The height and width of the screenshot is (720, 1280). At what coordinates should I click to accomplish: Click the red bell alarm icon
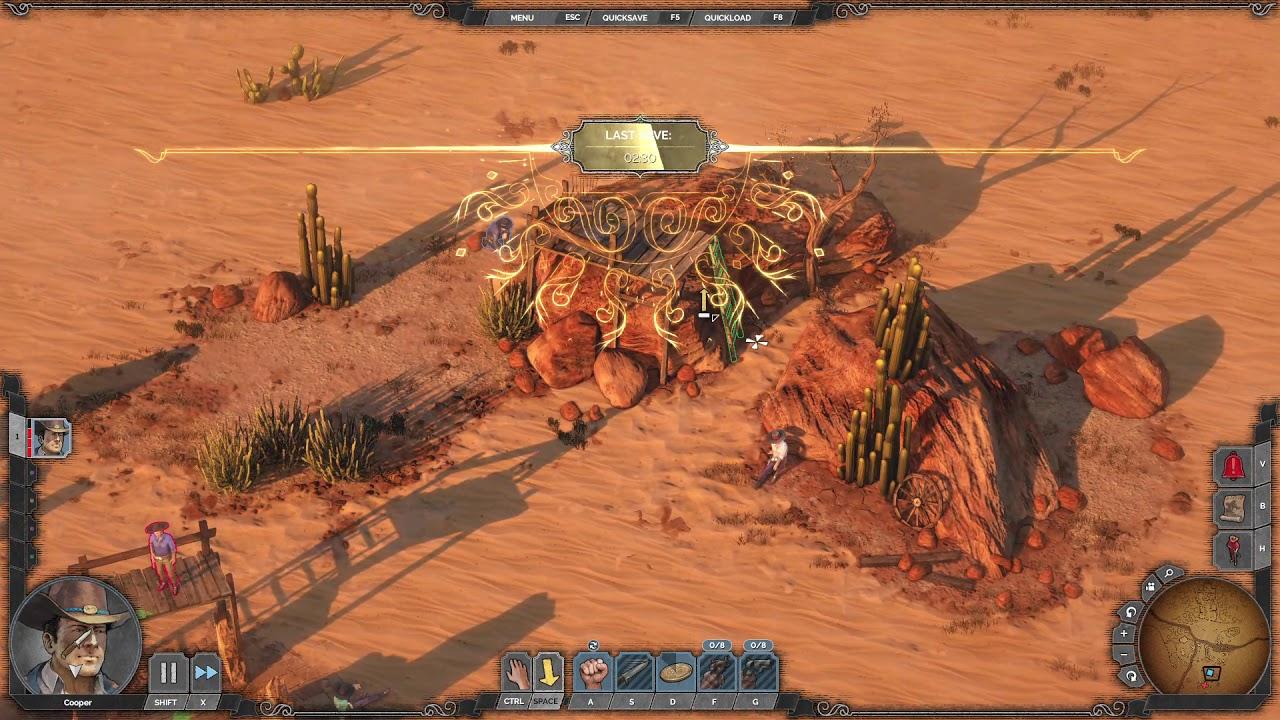[x=1233, y=466]
